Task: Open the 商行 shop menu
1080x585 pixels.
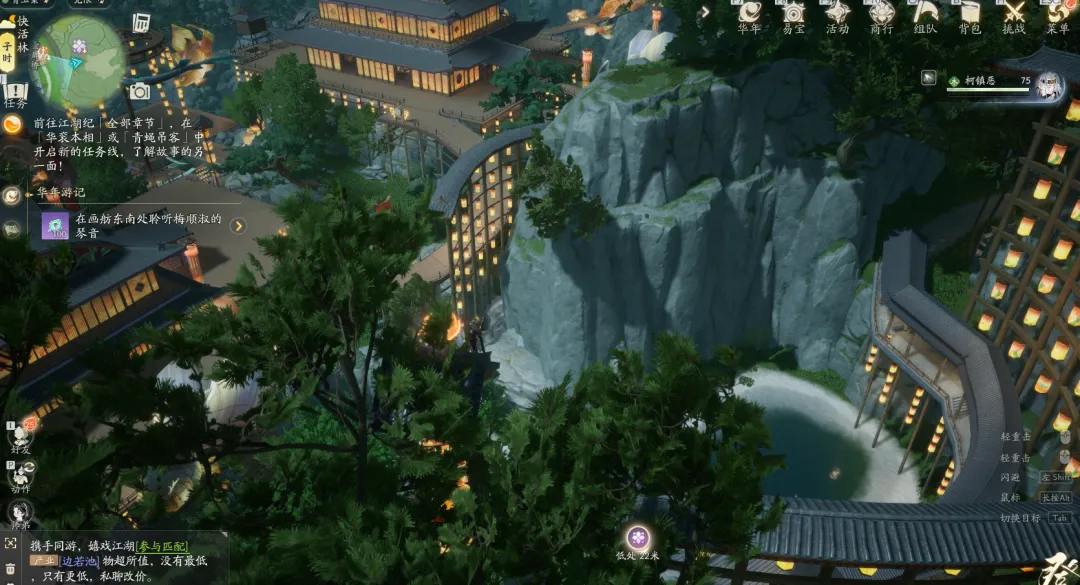Action: pos(881,15)
